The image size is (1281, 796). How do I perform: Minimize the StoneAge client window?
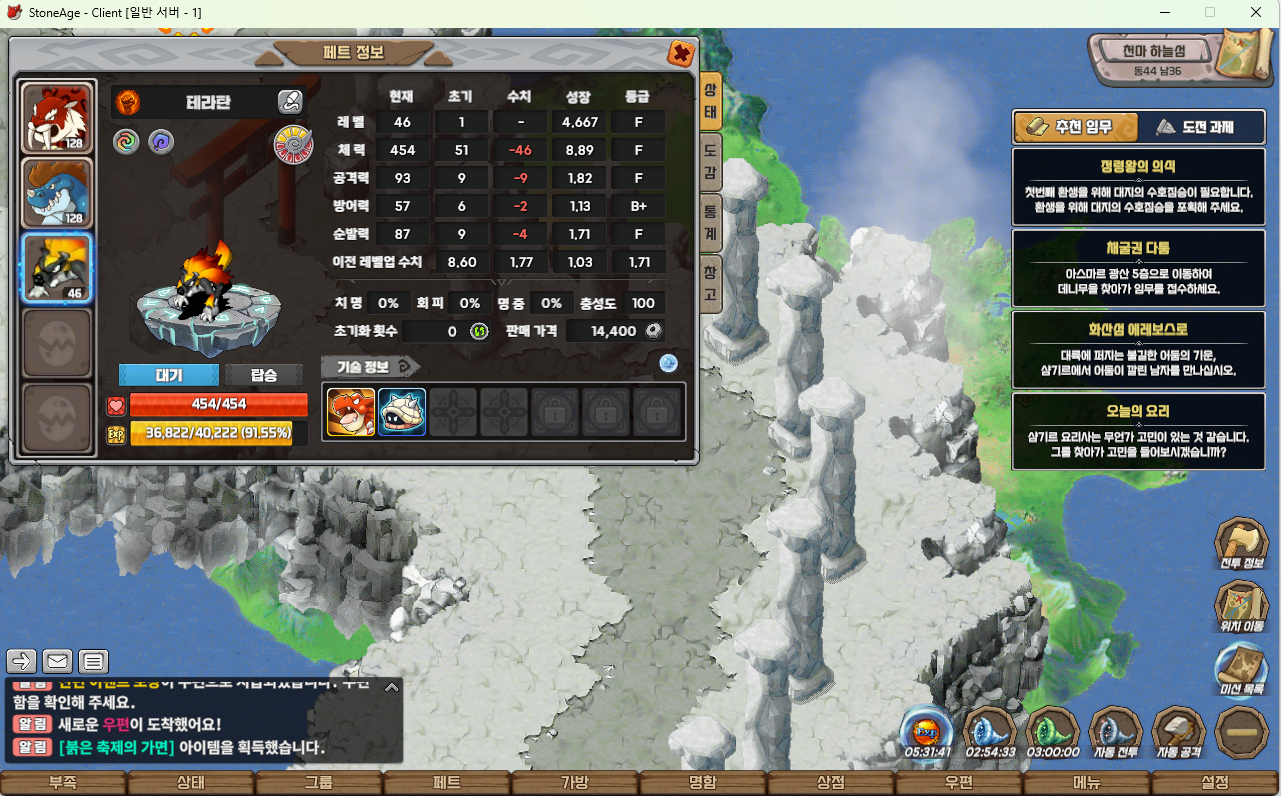coord(1165,12)
